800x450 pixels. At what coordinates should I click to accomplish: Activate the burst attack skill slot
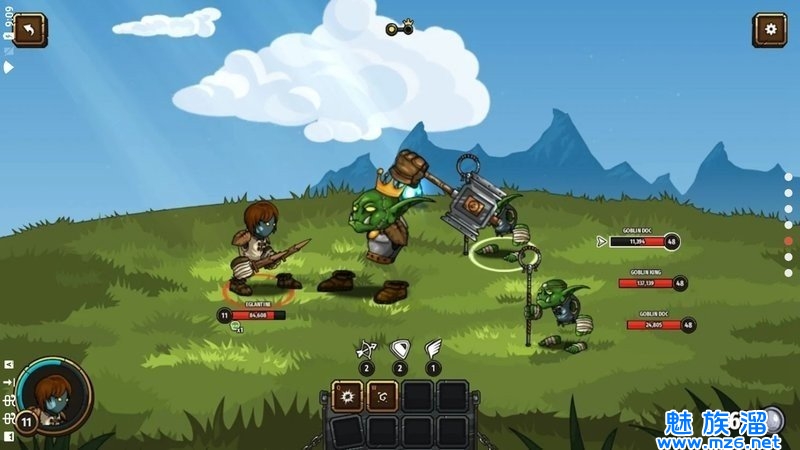(348, 397)
